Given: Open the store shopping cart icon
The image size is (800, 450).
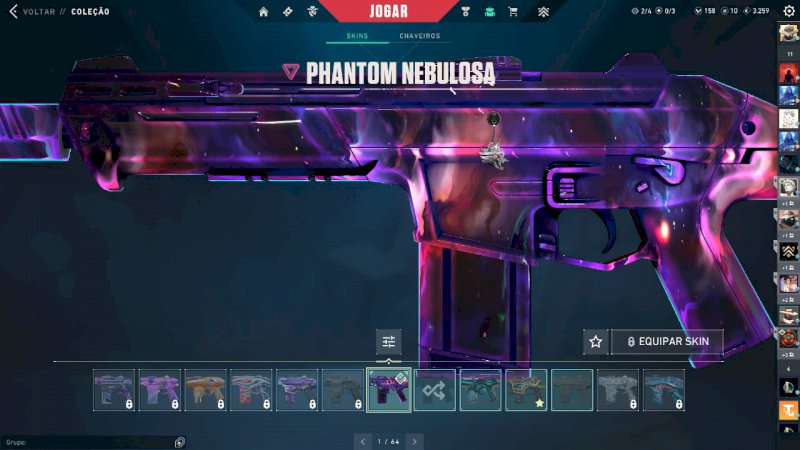Looking at the screenshot, I should pos(513,12).
